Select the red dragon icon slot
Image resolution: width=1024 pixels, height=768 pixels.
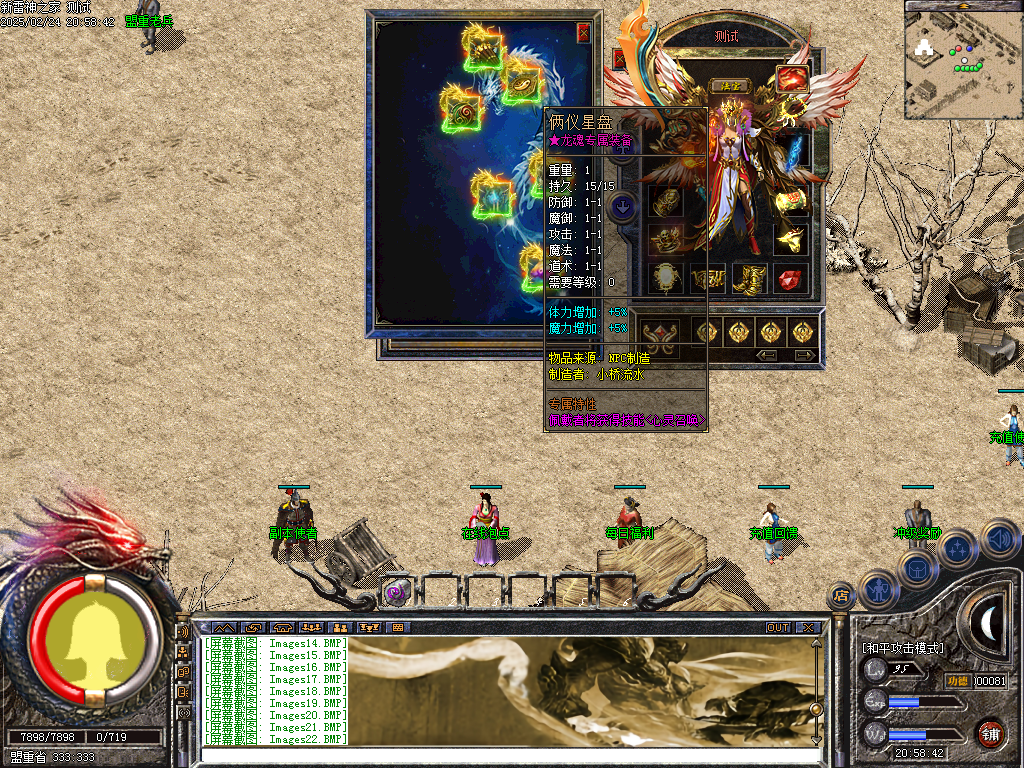tap(792, 79)
